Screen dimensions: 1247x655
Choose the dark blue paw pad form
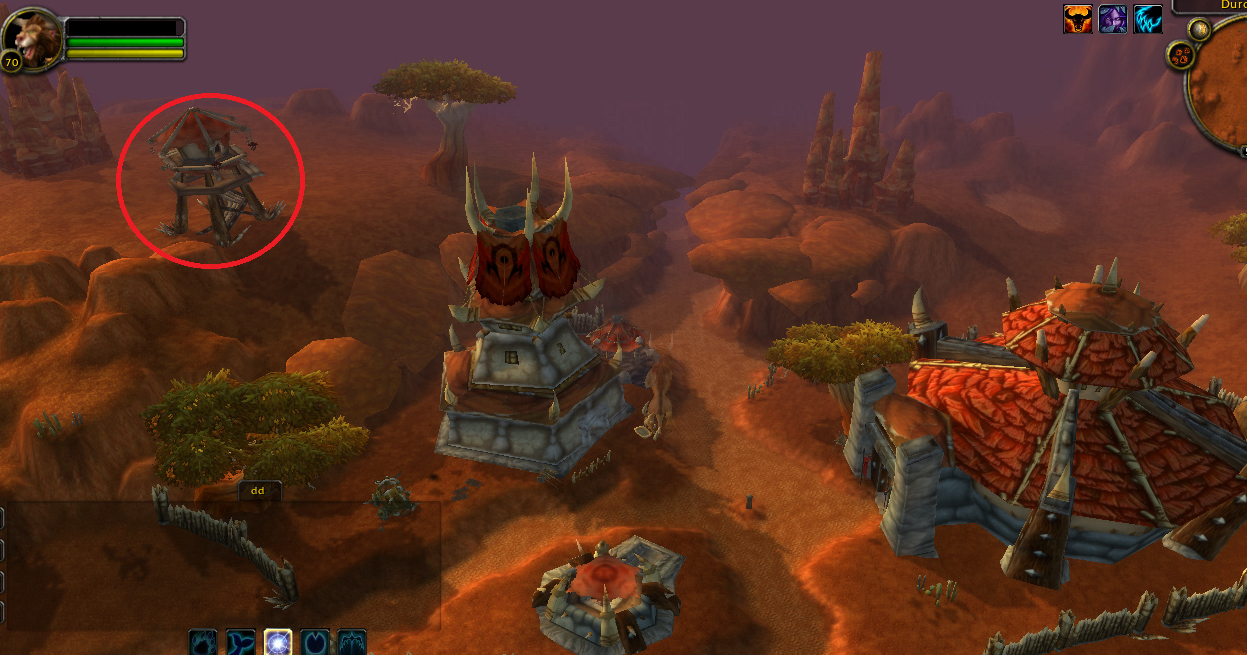click(315, 642)
